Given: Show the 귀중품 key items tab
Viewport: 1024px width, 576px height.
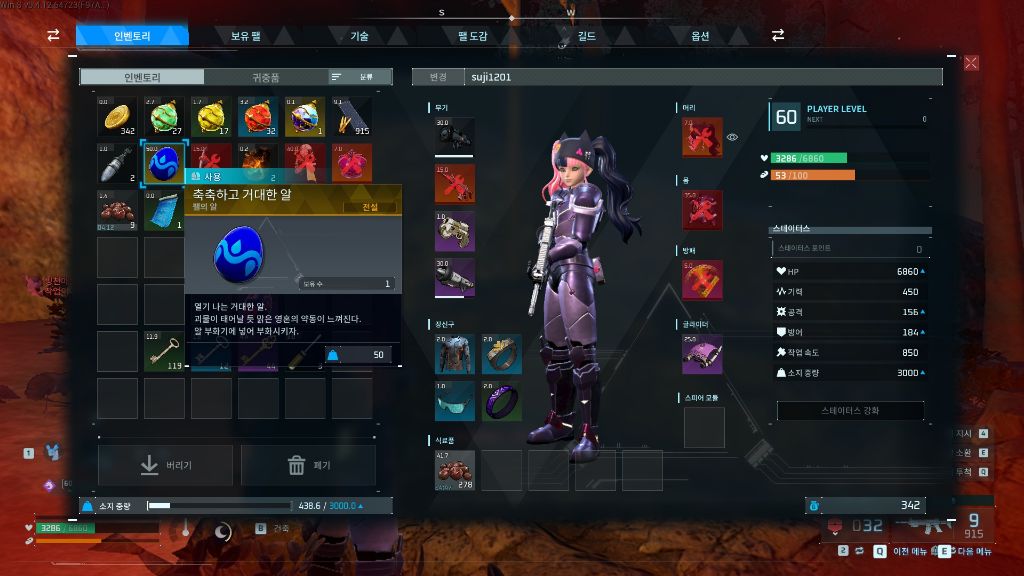Looking at the screenshot, I should (266, 77).
